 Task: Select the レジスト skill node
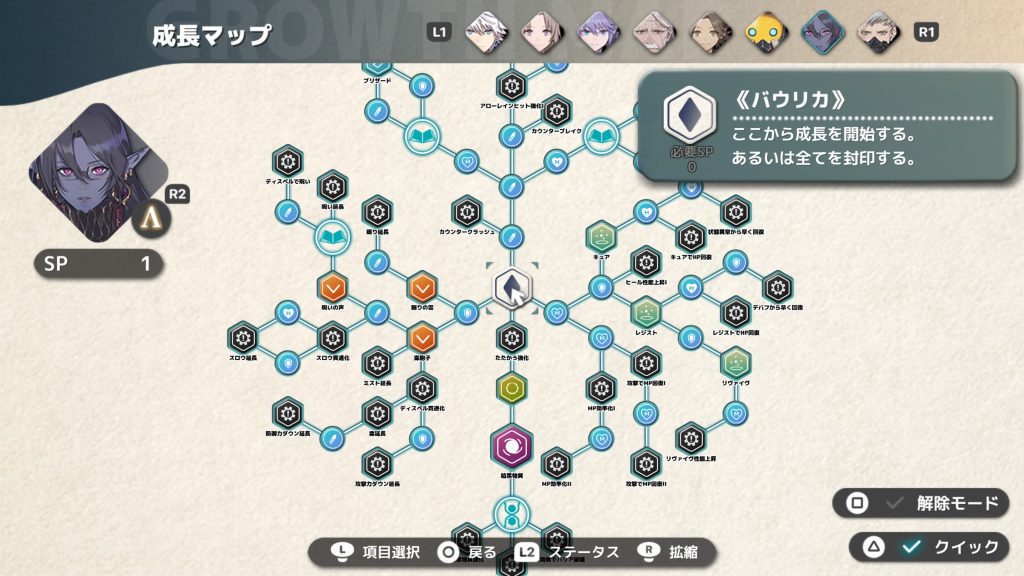click(646, 313)
